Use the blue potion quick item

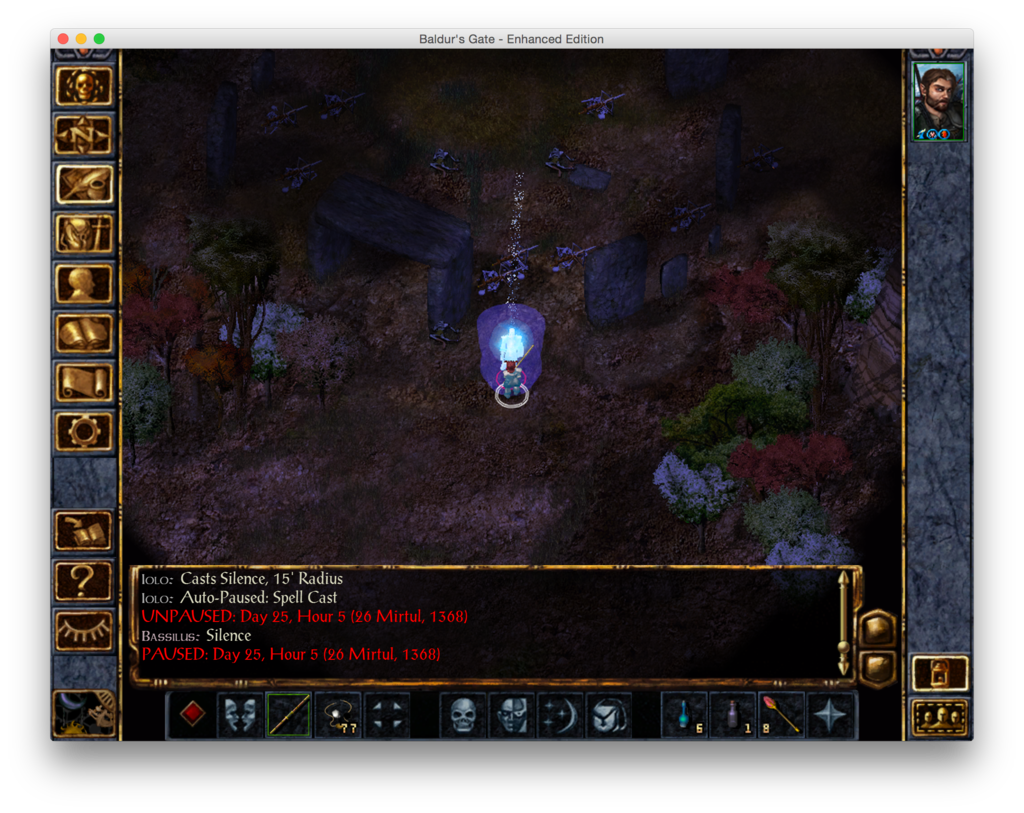(x=685, y=715)
